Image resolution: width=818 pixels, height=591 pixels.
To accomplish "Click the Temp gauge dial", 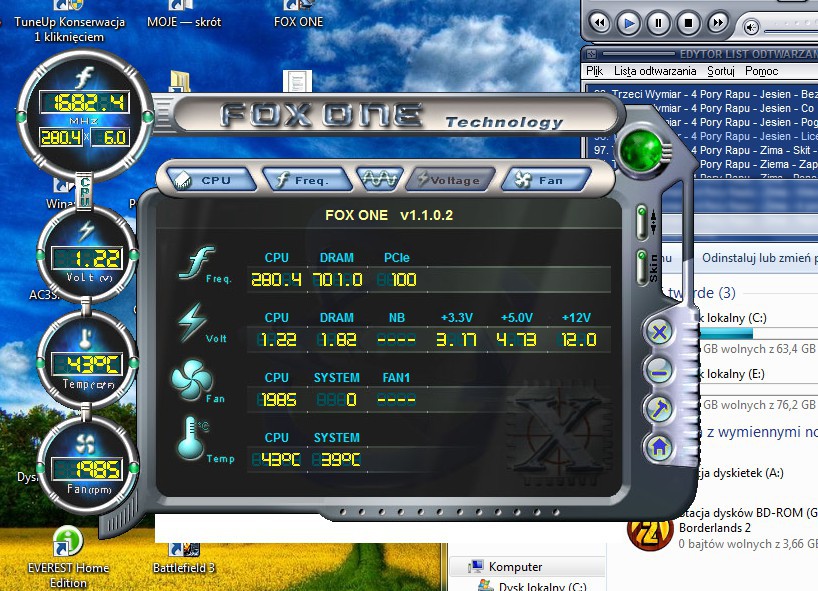I will (85, 362).
